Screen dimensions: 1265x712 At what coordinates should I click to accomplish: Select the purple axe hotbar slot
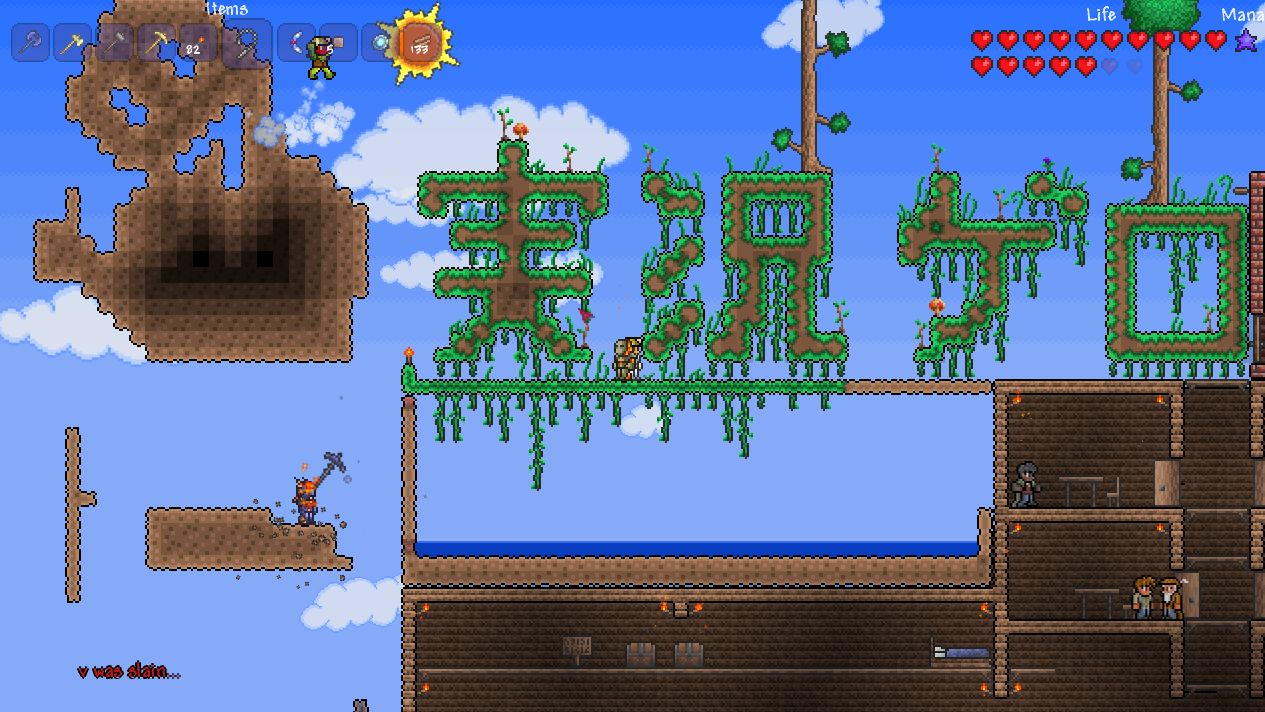30,43
